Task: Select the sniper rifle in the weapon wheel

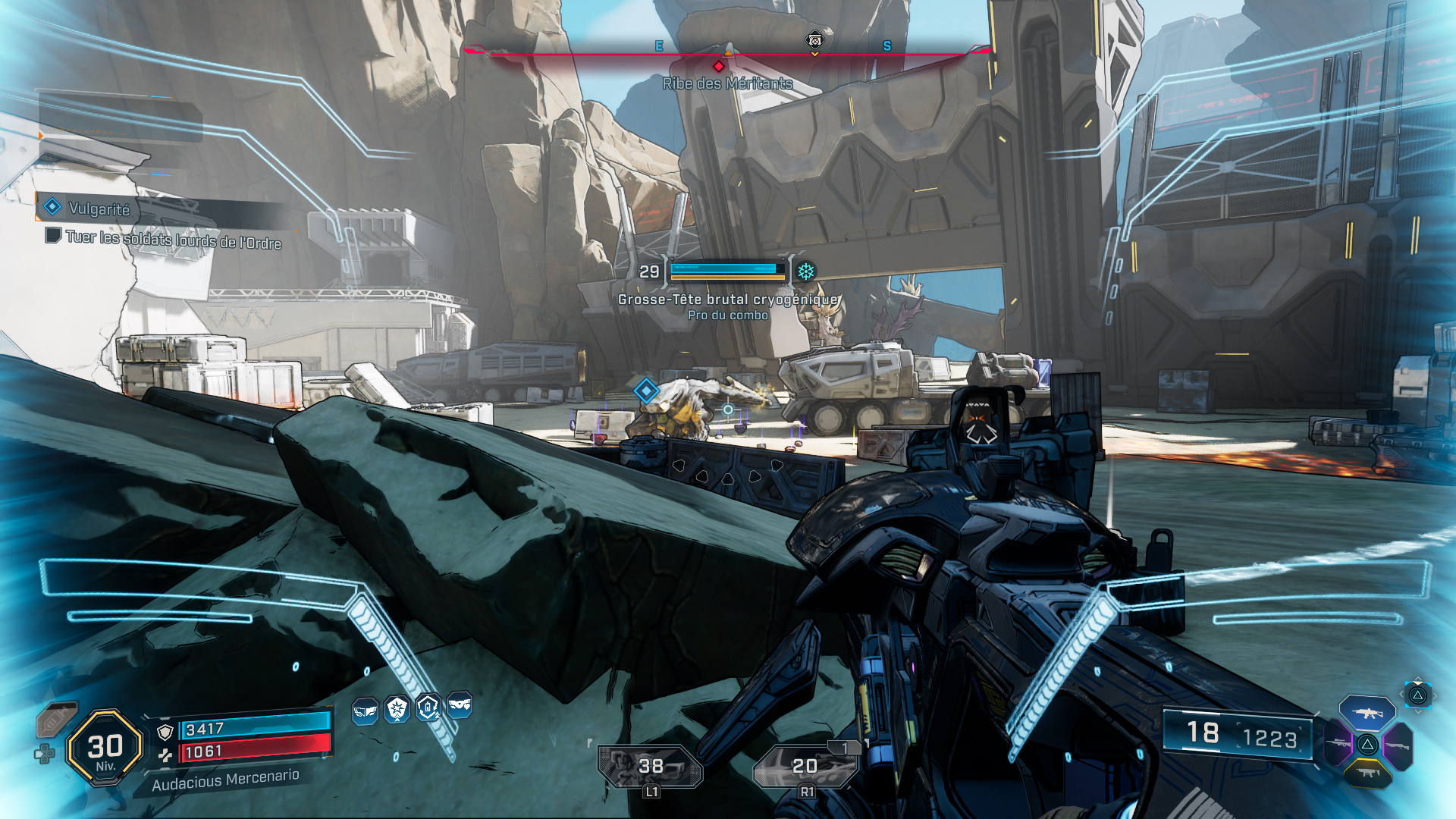Action: coord(1337,742)
